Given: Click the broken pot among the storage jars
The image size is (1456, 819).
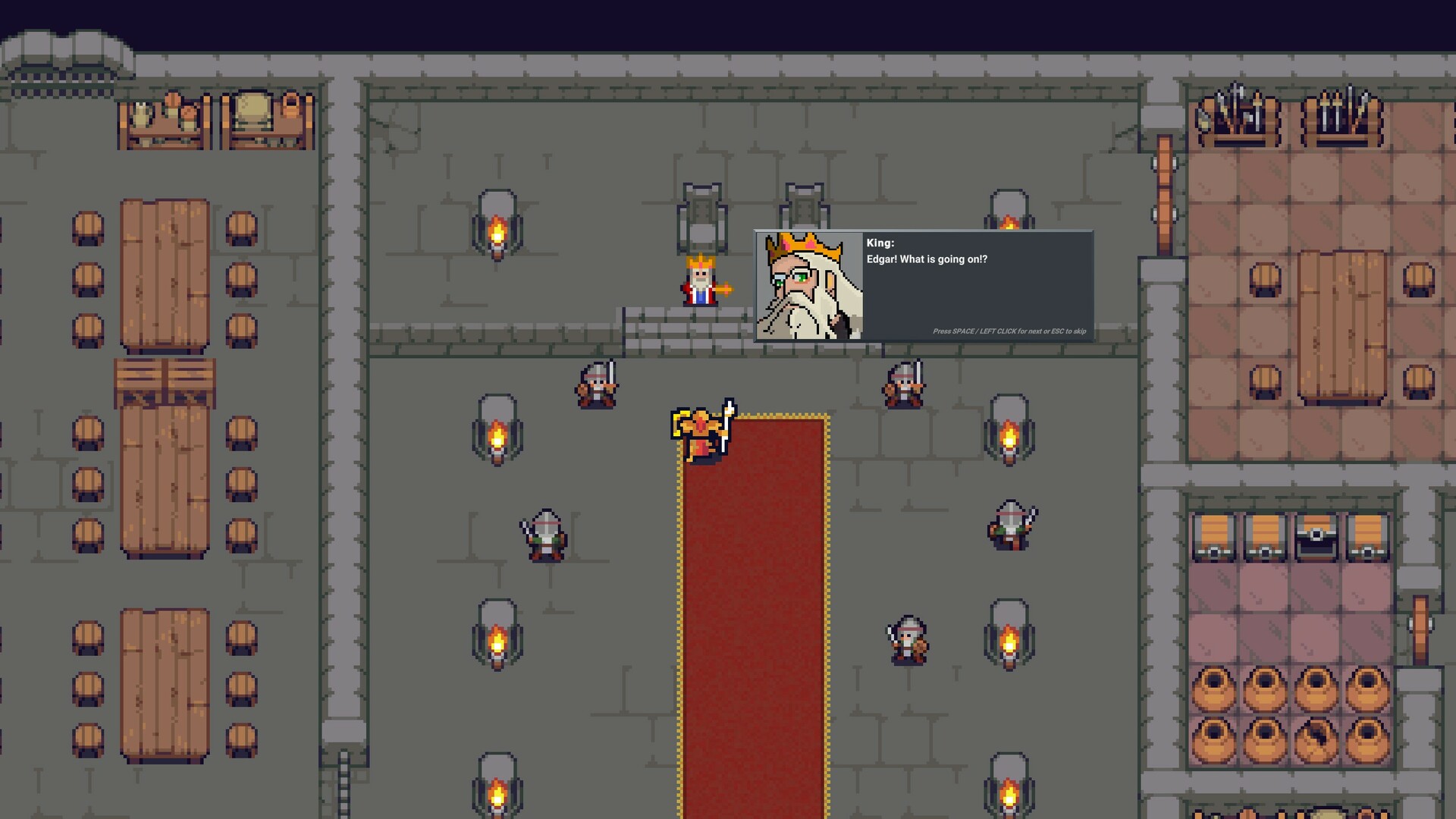Looking at the screenshot, I should coord(1317,739).
